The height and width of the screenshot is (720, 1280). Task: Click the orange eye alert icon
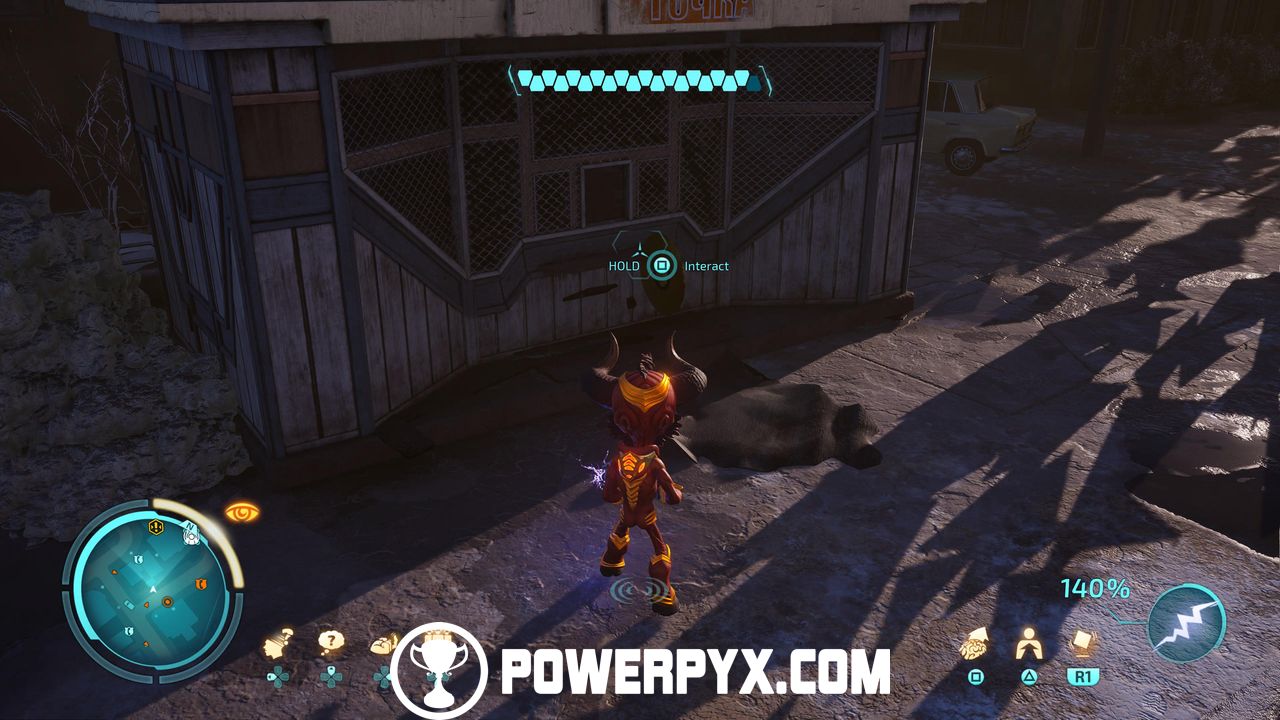pyautogui.click(x=242, y=513)
